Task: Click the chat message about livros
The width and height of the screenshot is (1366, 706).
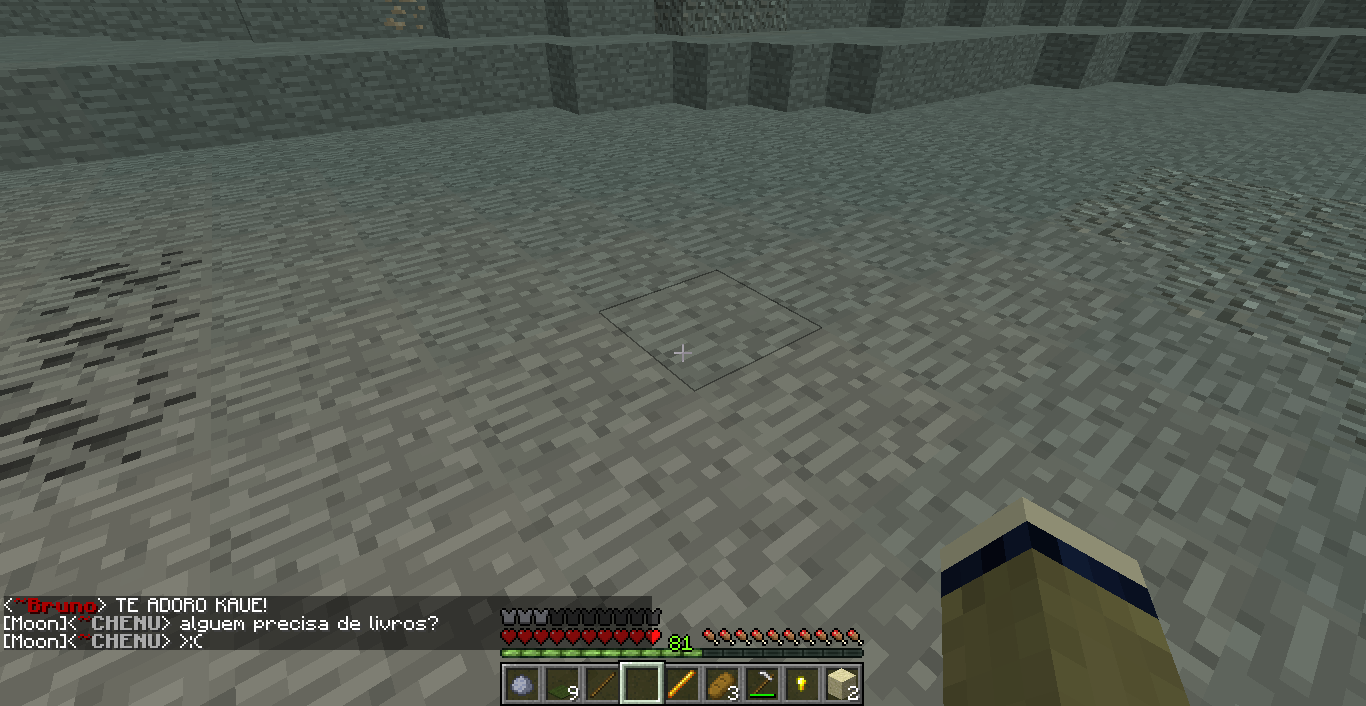Action: pyautogui.click(x=308, y=624)
